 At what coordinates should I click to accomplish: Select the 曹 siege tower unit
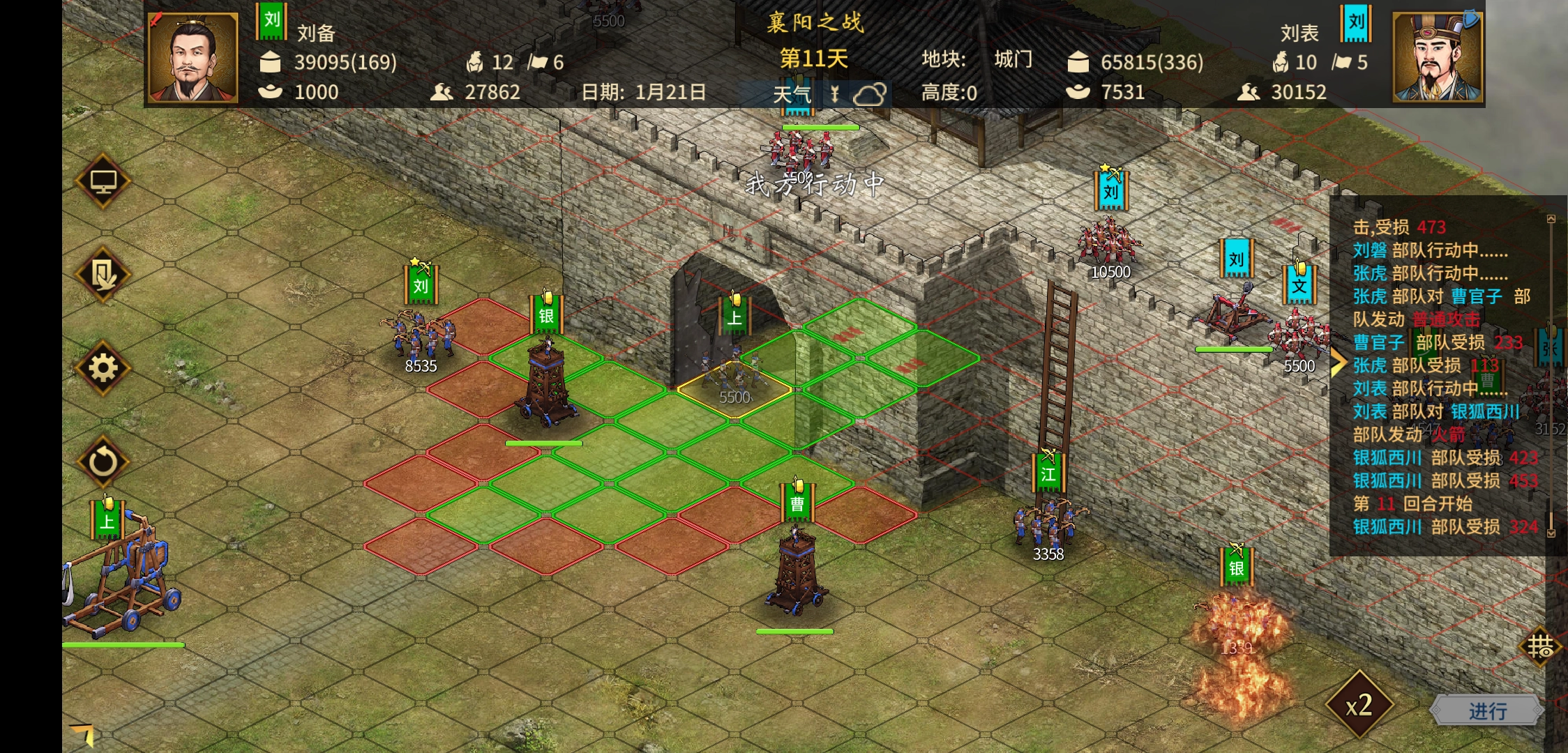click(x=797, y=568)
